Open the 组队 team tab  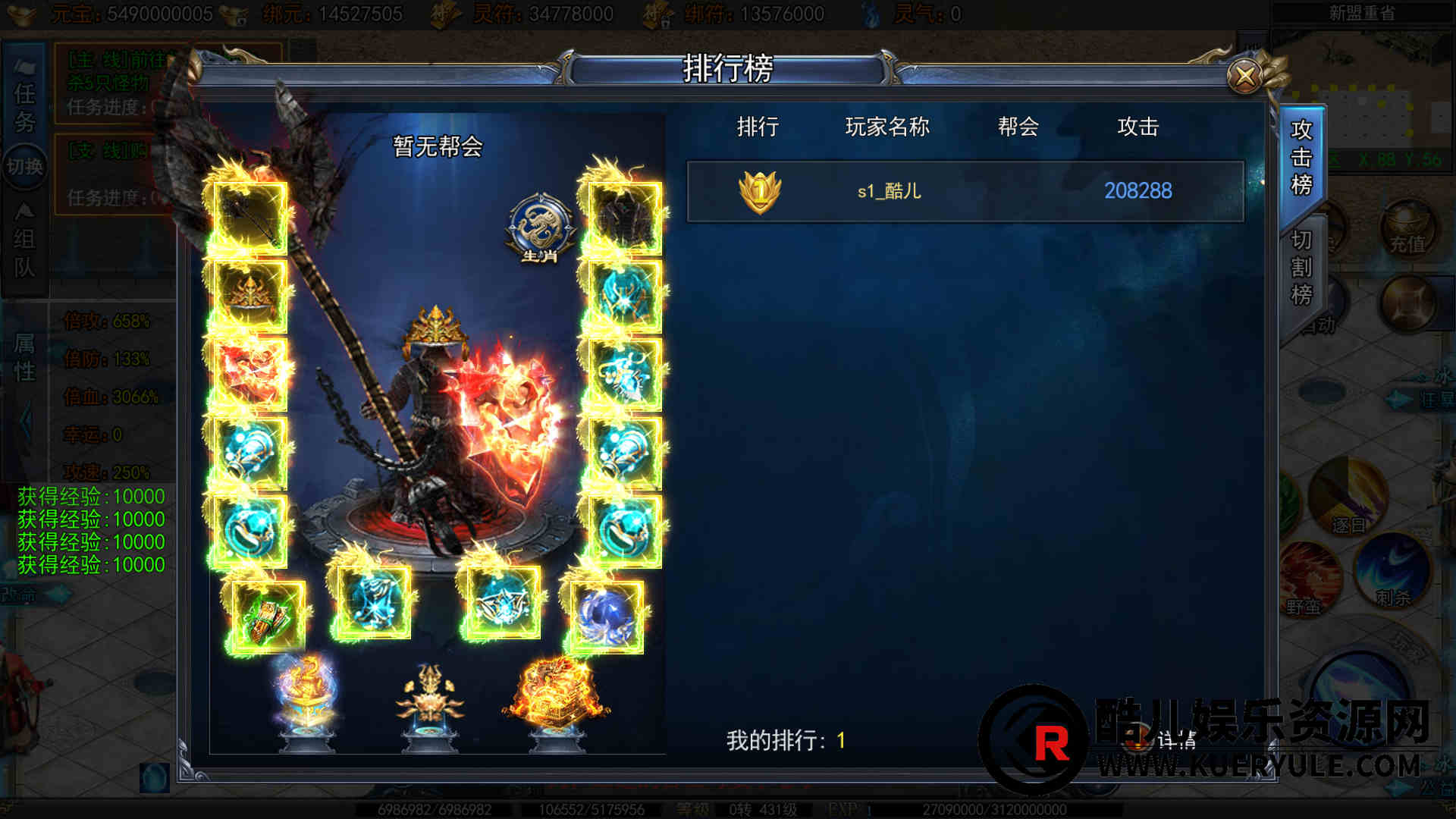(x=24, y=252)
